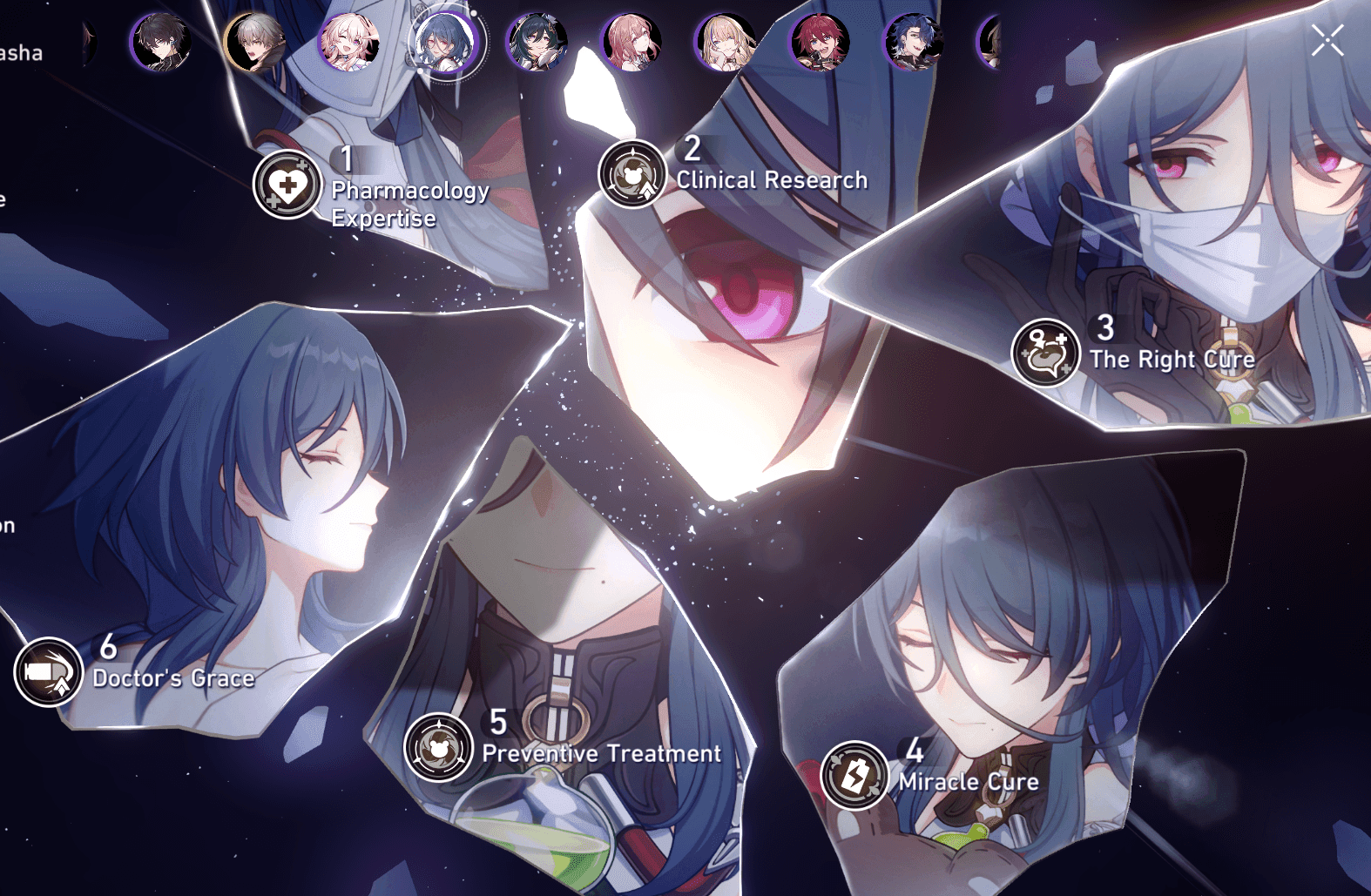The image size is (1371, 896).
Task: Open the Clinical Research eidolon icon
Action: pyautogui.click(x=633, y=174)
